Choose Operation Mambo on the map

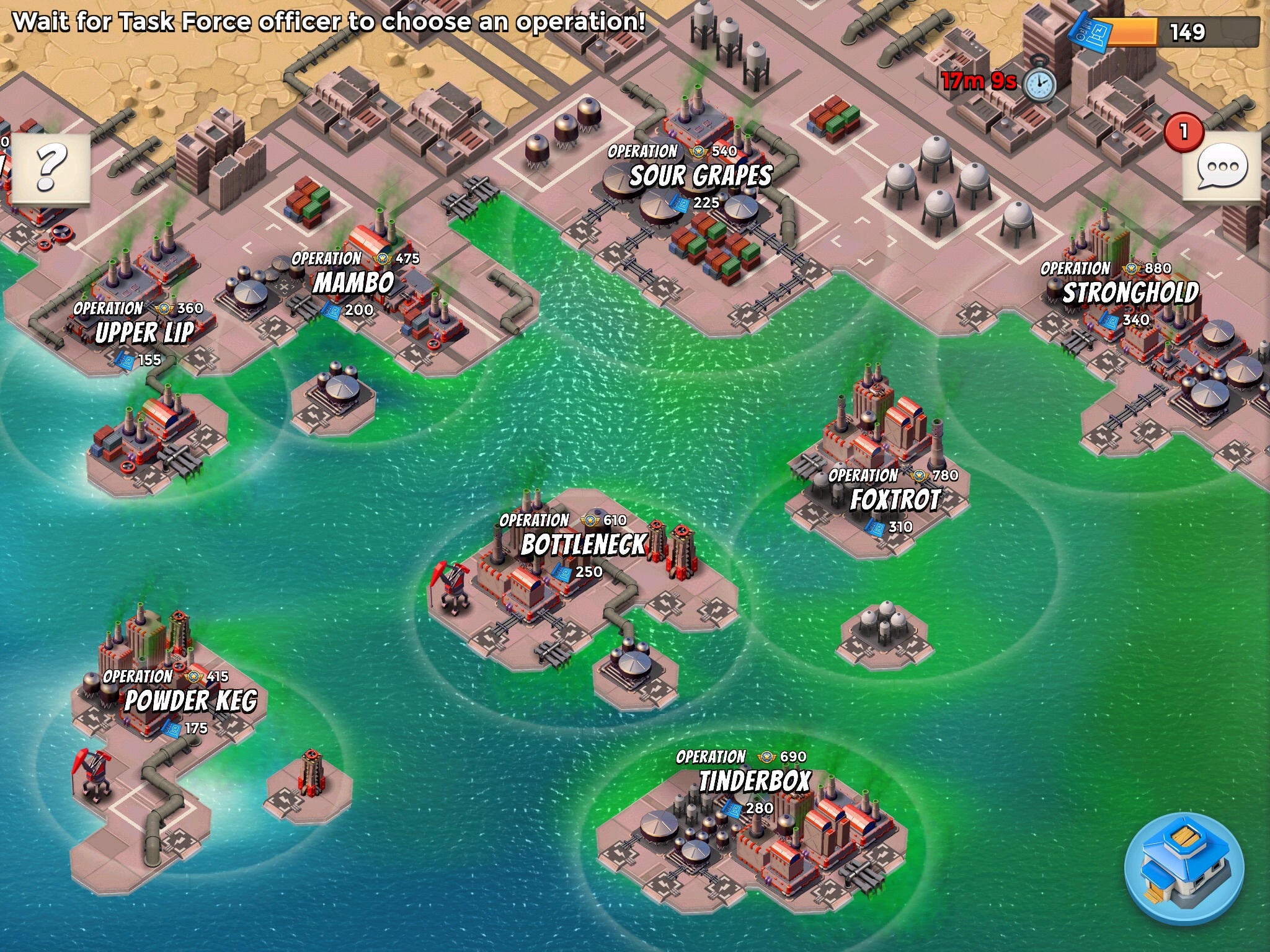pos(353,283)
